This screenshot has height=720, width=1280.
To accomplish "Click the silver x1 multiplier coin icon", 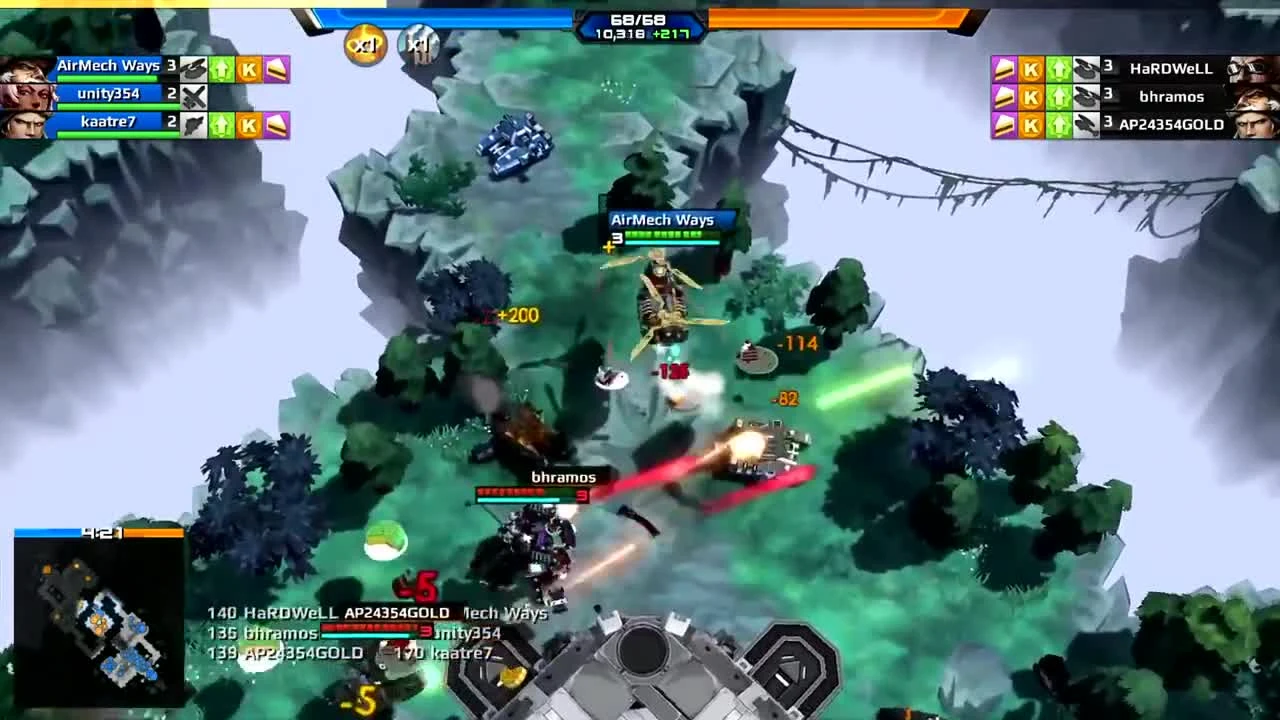I will tap(418, 46).
